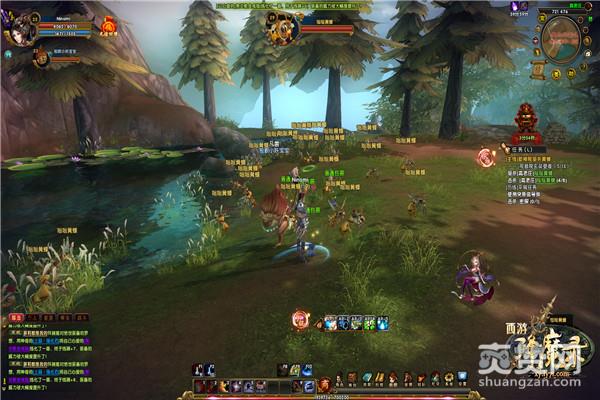Activate the round orange orb above the hotbar

[x=299, y=320]
